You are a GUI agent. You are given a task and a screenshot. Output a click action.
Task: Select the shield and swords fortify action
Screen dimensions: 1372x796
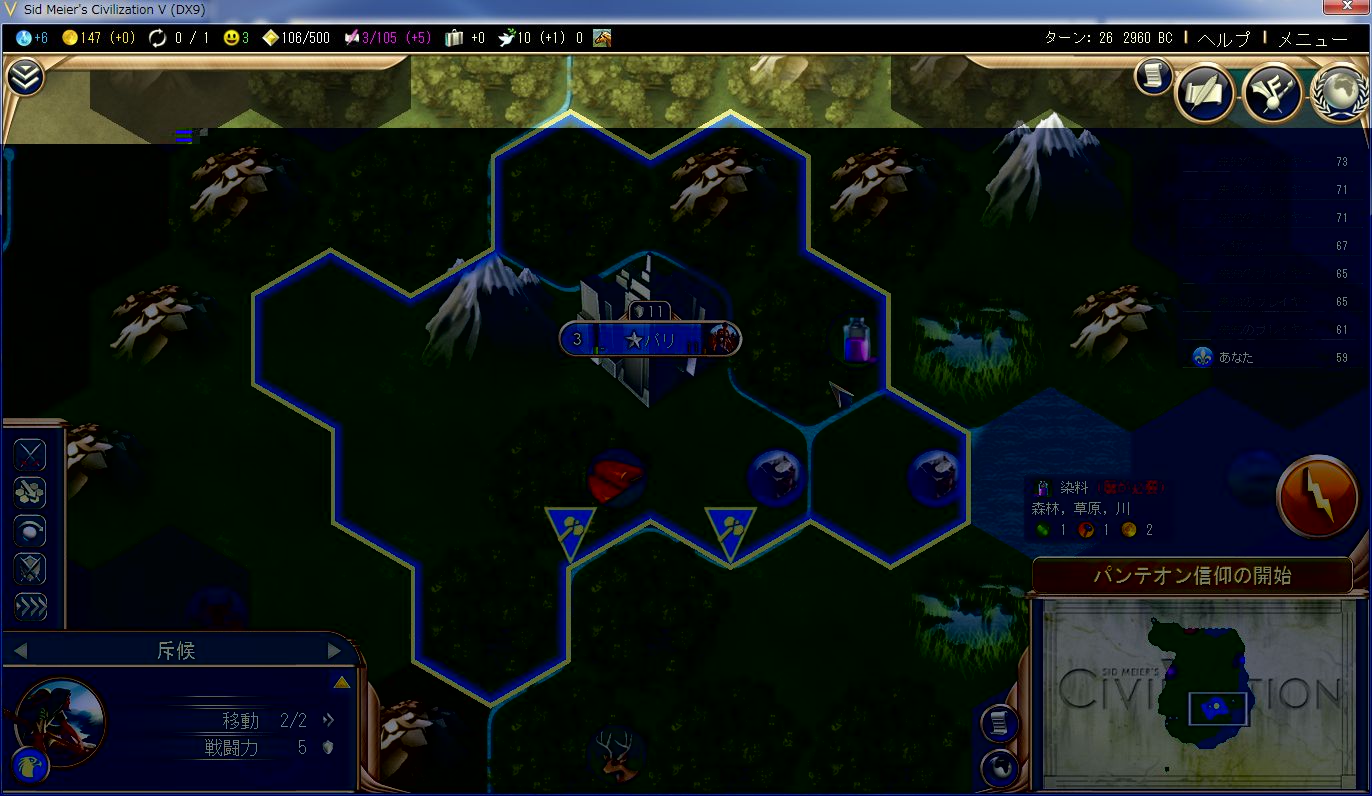tap(30, 569)
